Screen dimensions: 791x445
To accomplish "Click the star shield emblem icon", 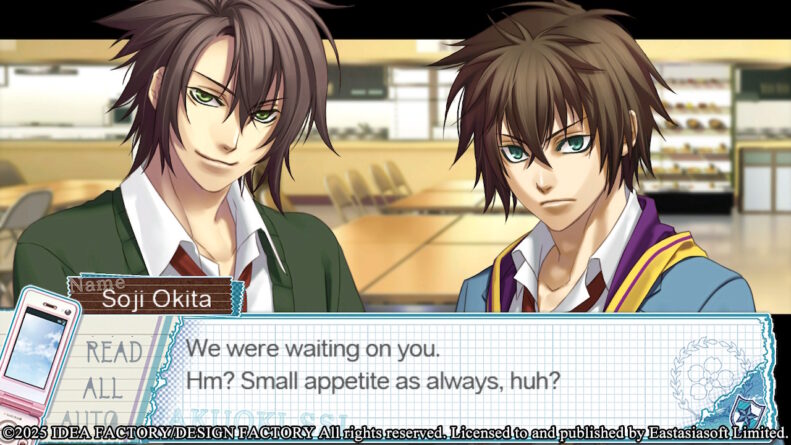I will click(x=745, y=410).
